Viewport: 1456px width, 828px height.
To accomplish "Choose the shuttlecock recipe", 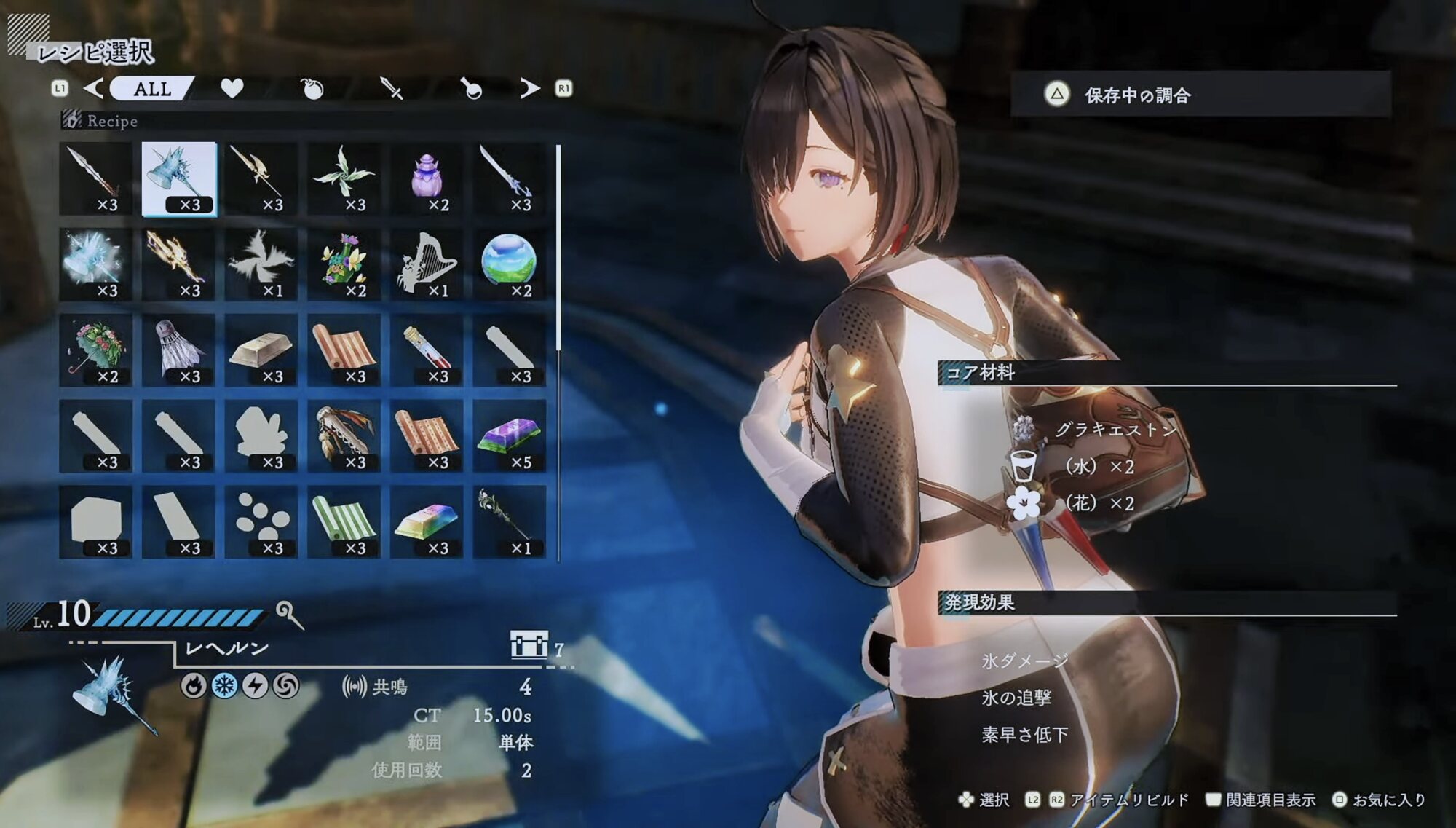I will (x=179, y=350).
